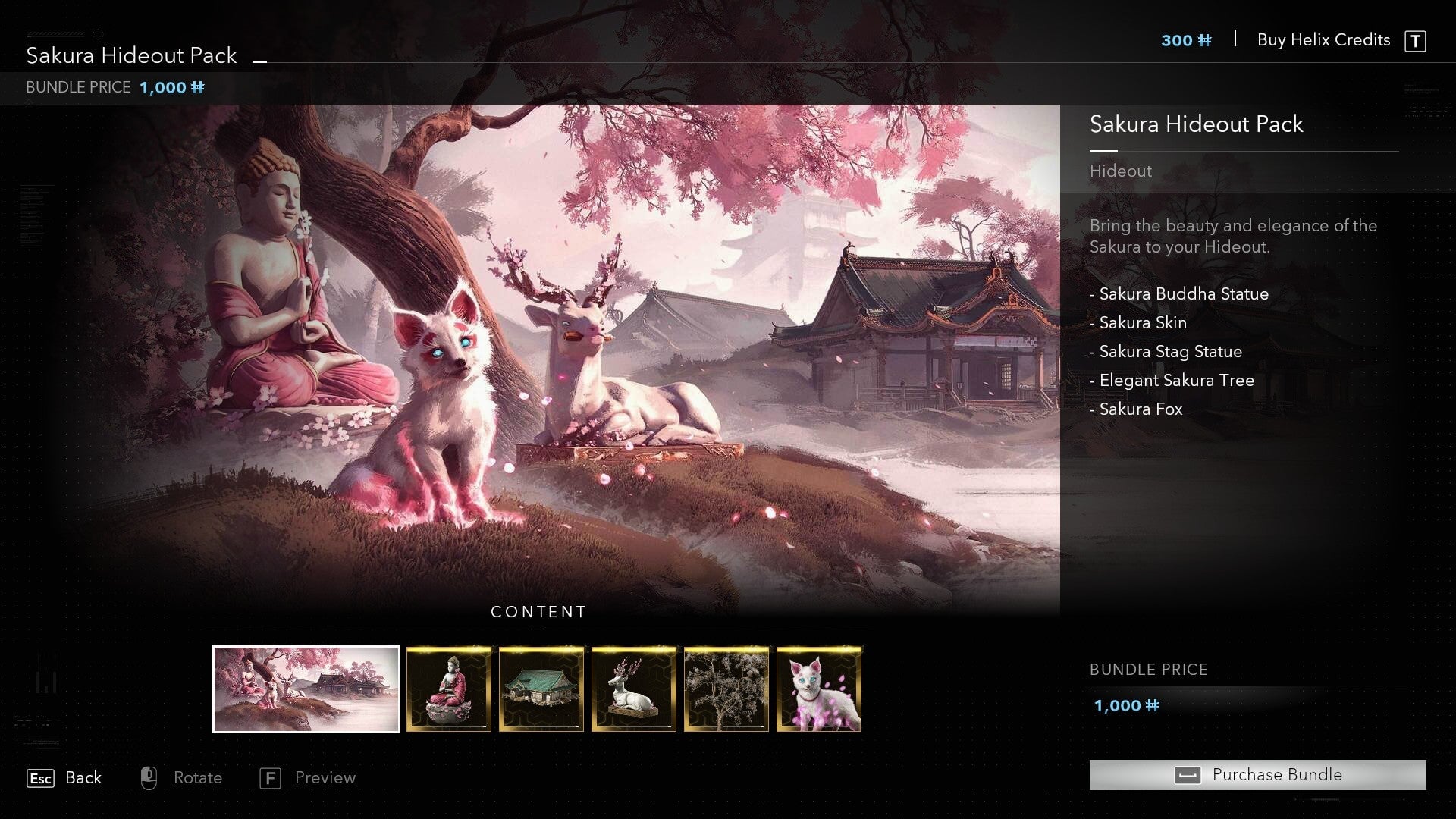Click the Hideout category label
The image size is (1456, 819).
[x=1120, y=171]
